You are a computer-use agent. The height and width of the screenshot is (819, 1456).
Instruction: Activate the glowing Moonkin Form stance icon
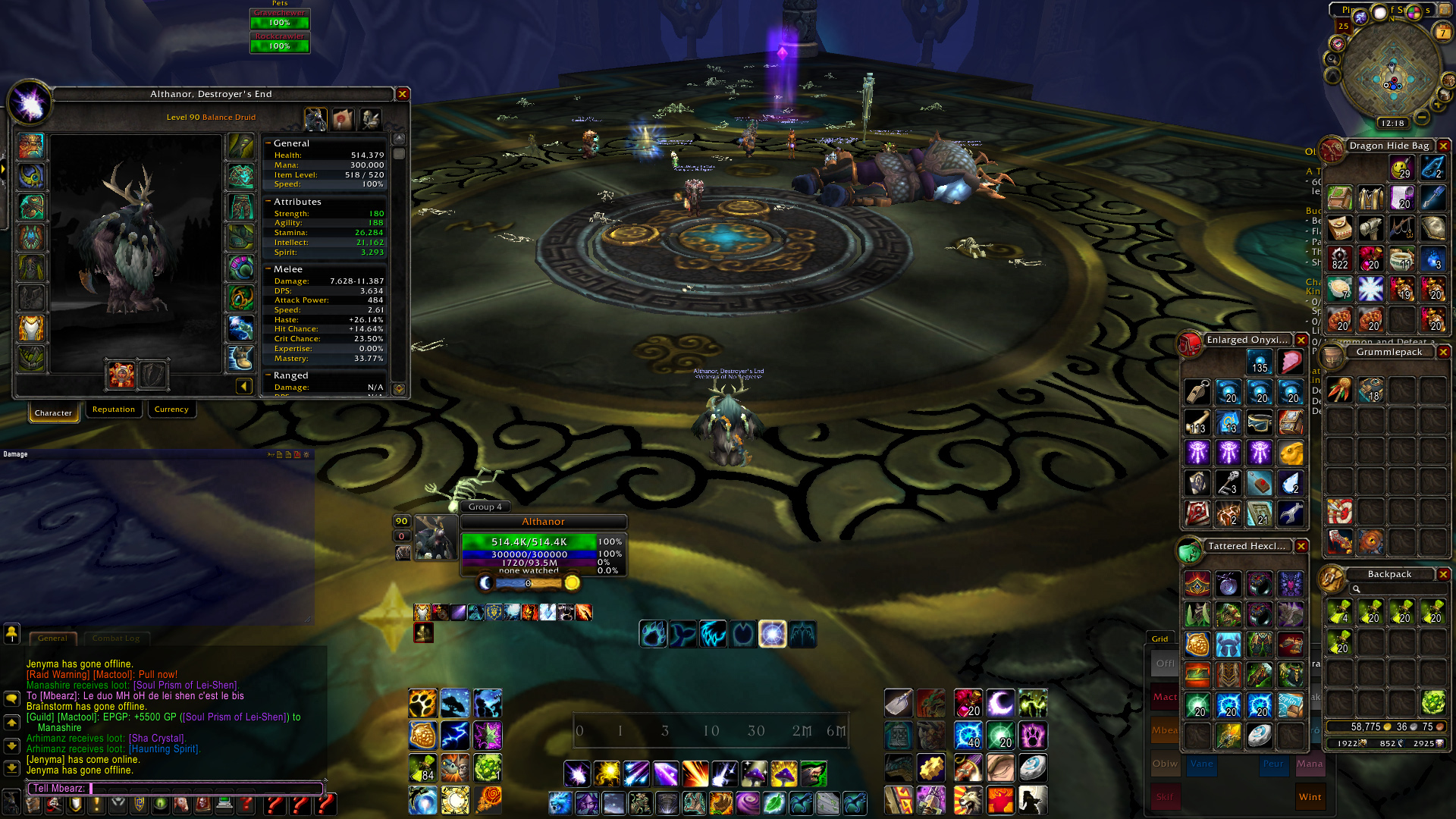[773, 634]
